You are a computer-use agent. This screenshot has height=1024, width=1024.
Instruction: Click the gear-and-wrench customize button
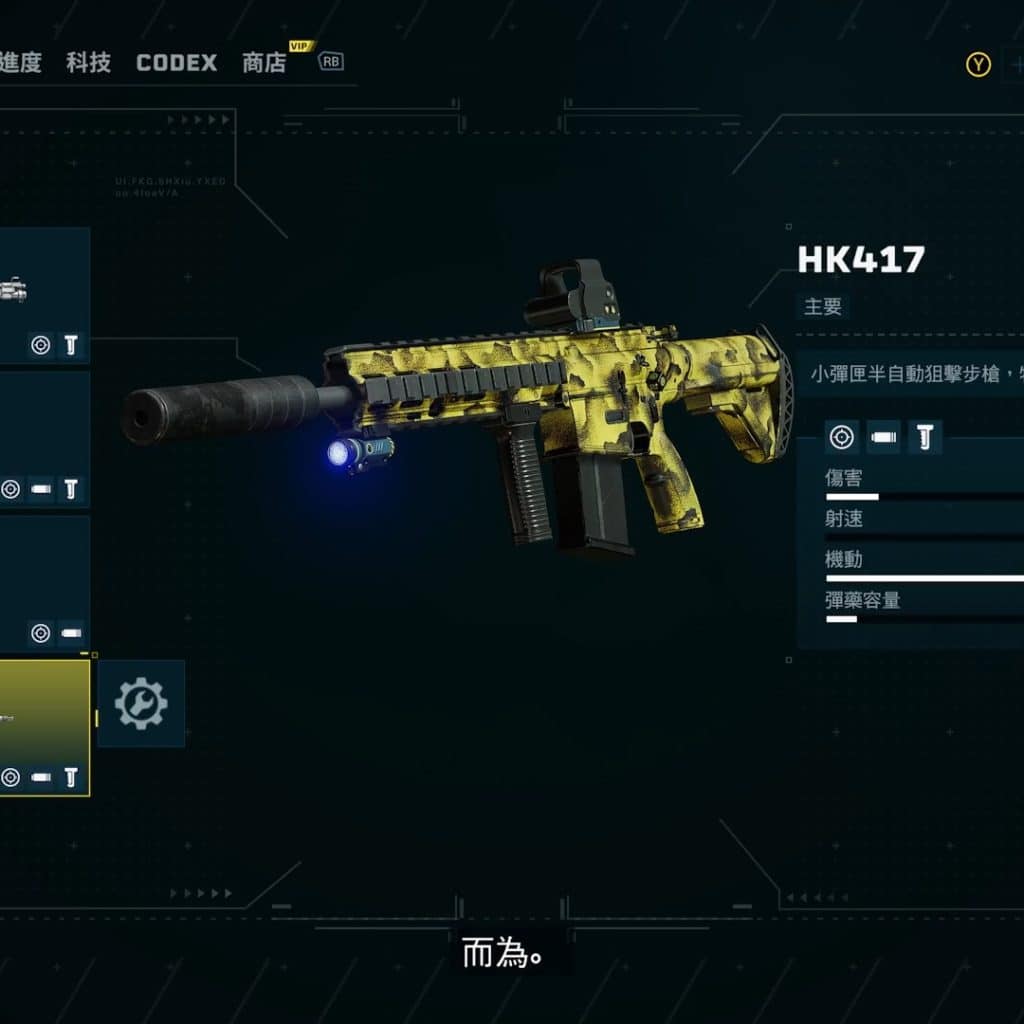[x=141, y=703]
